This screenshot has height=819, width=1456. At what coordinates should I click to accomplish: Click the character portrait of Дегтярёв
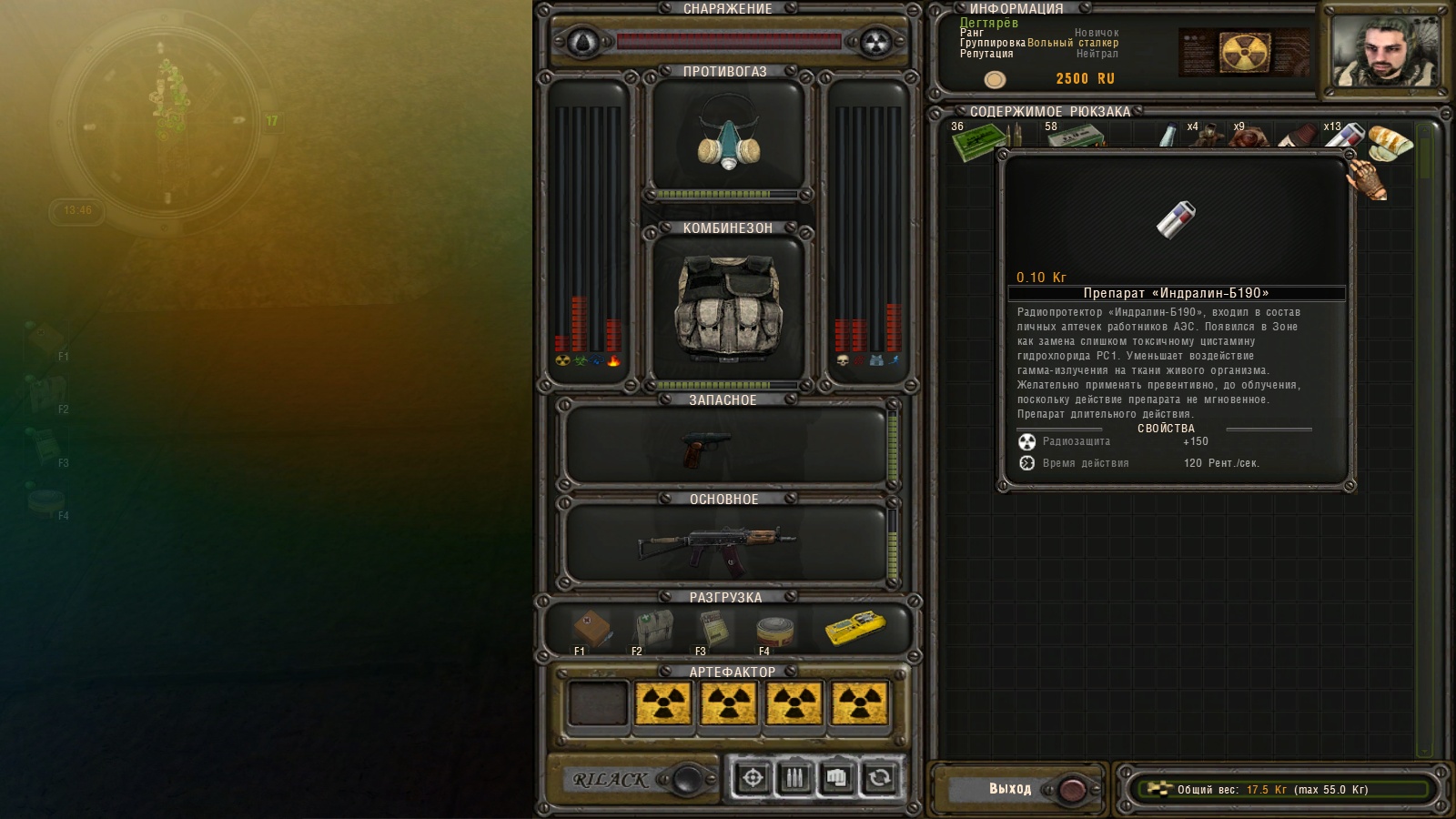click(x=1387, y=48)
